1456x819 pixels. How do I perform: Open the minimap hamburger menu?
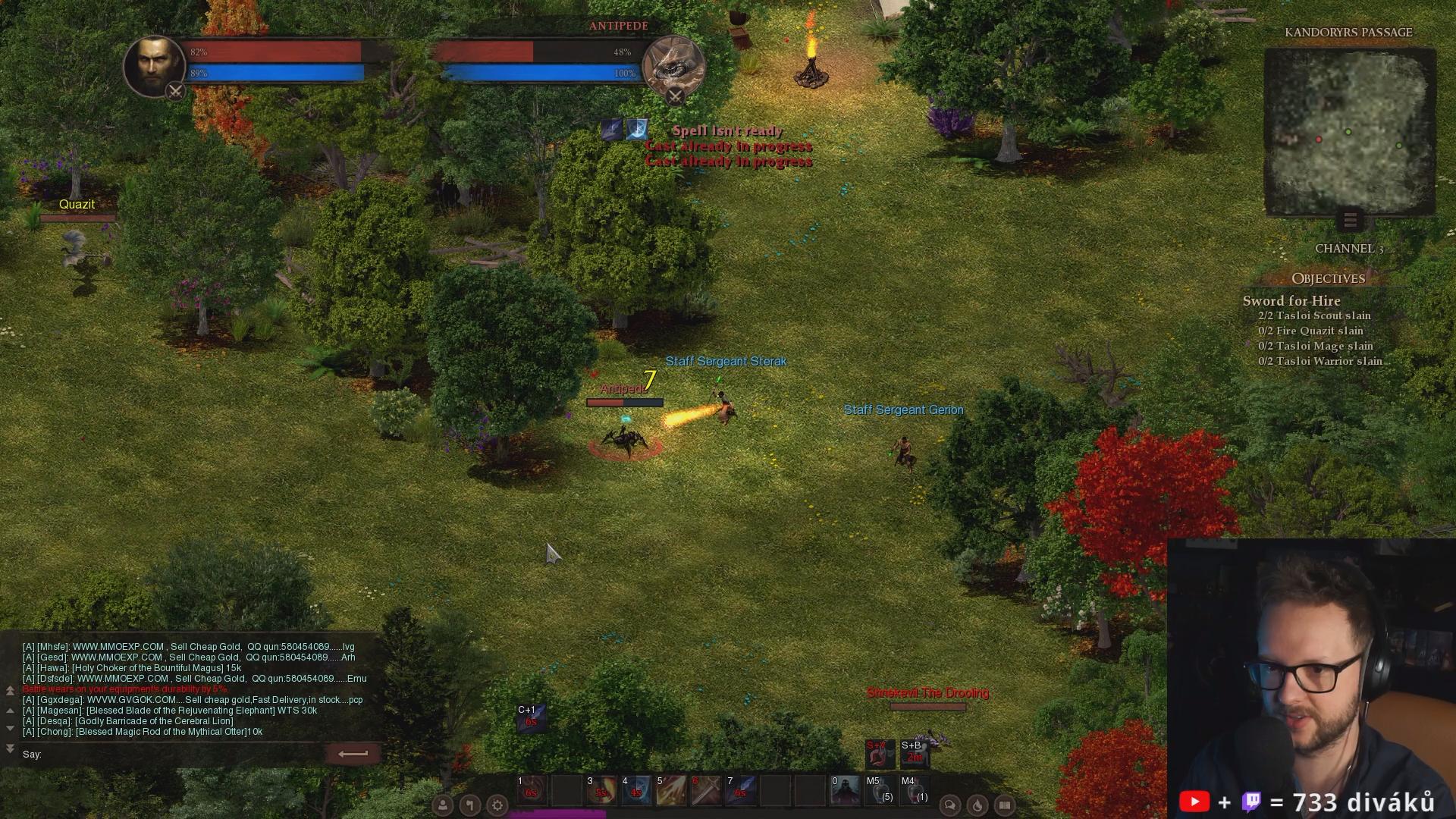click(x=1350, y=220)
